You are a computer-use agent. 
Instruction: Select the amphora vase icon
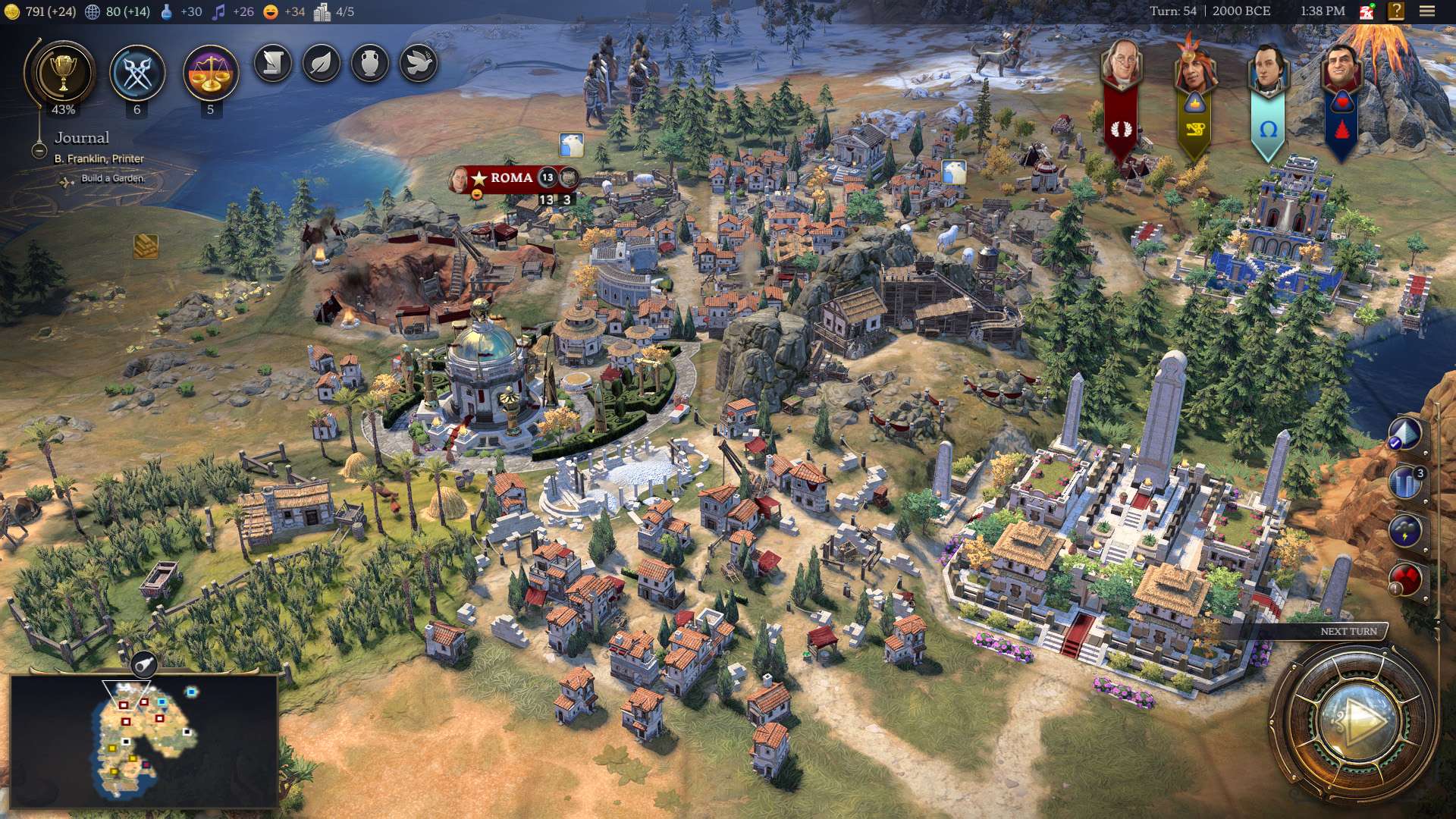(x=370, y=64)
